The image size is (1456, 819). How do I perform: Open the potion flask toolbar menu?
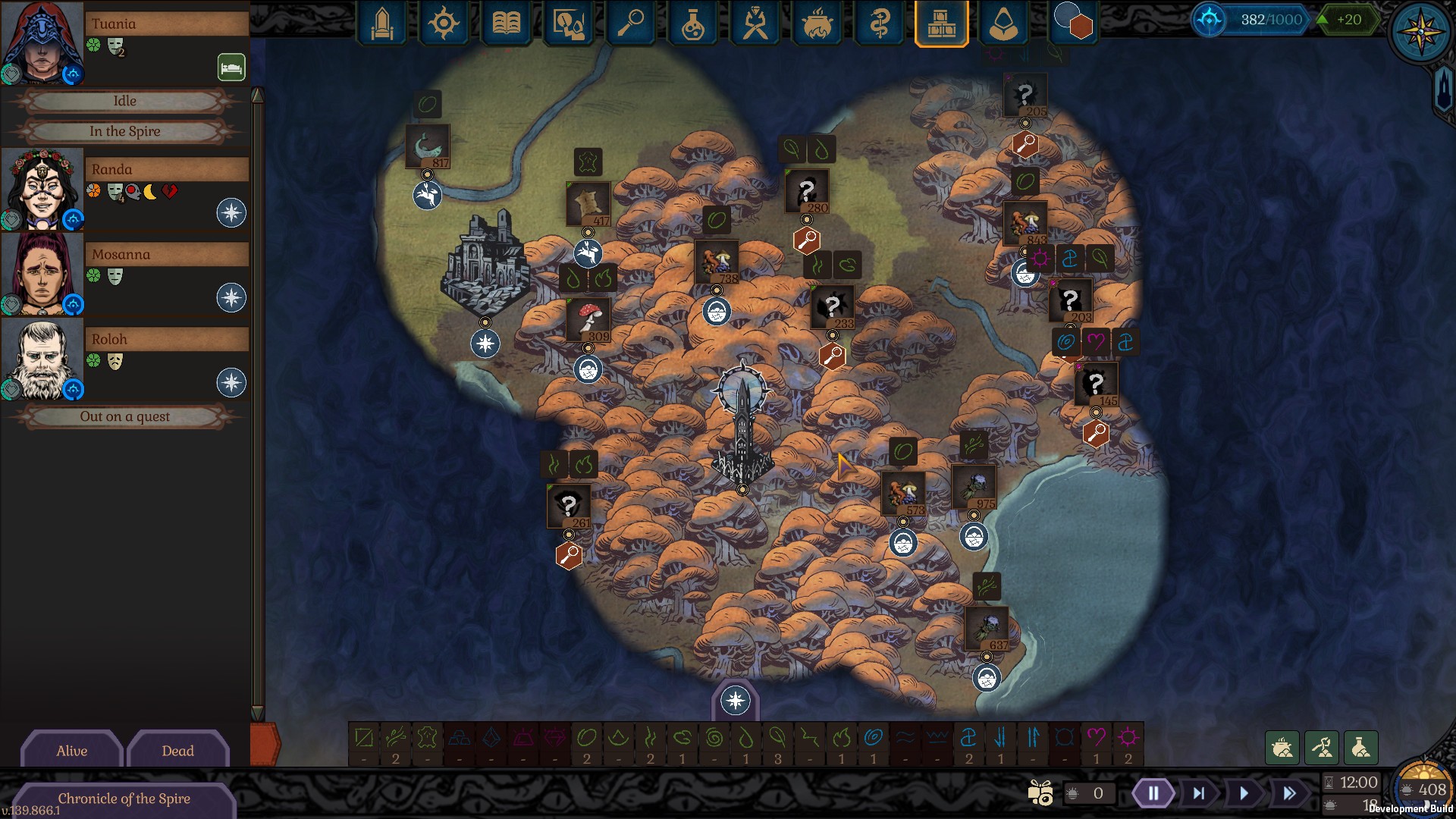pos(692,24)
